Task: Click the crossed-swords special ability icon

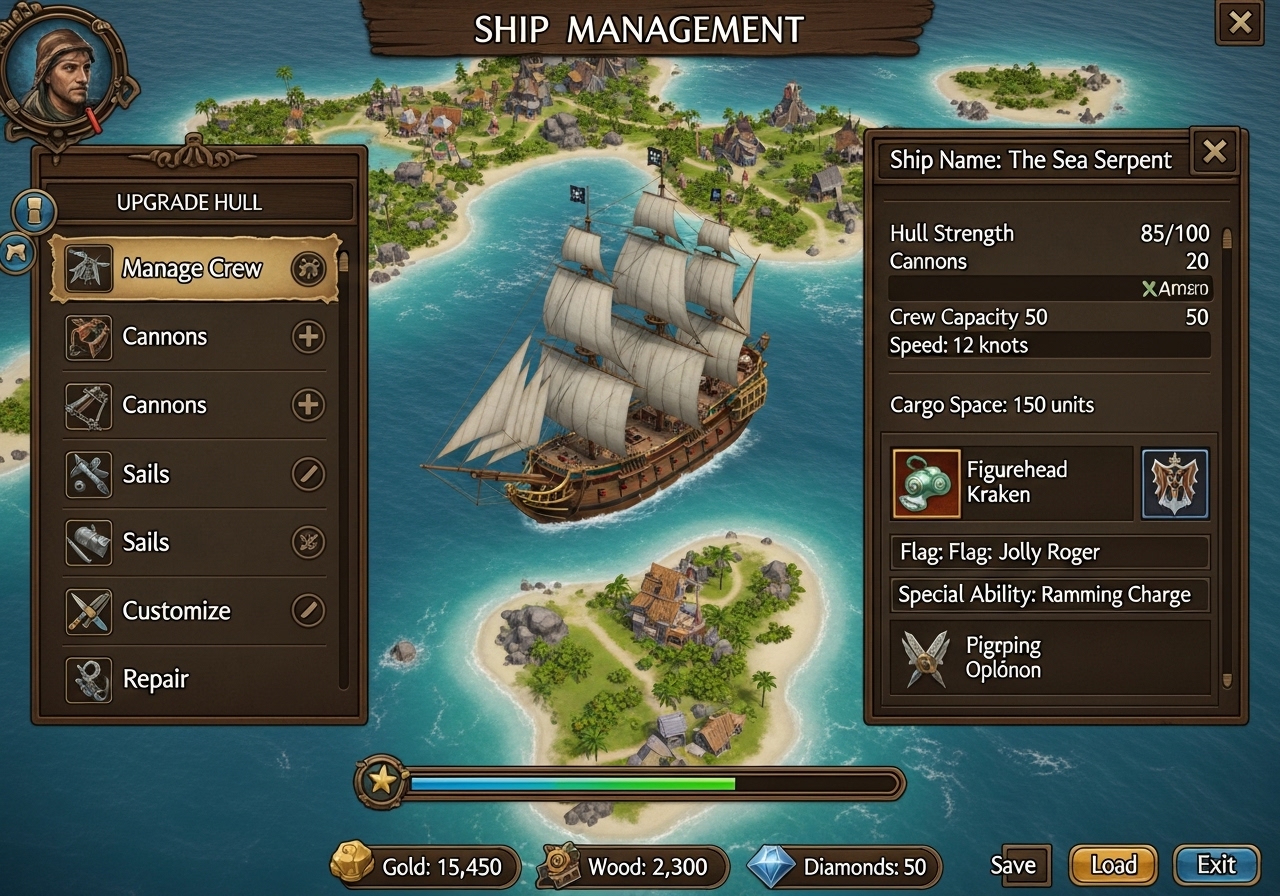Action: pos(925,657)
